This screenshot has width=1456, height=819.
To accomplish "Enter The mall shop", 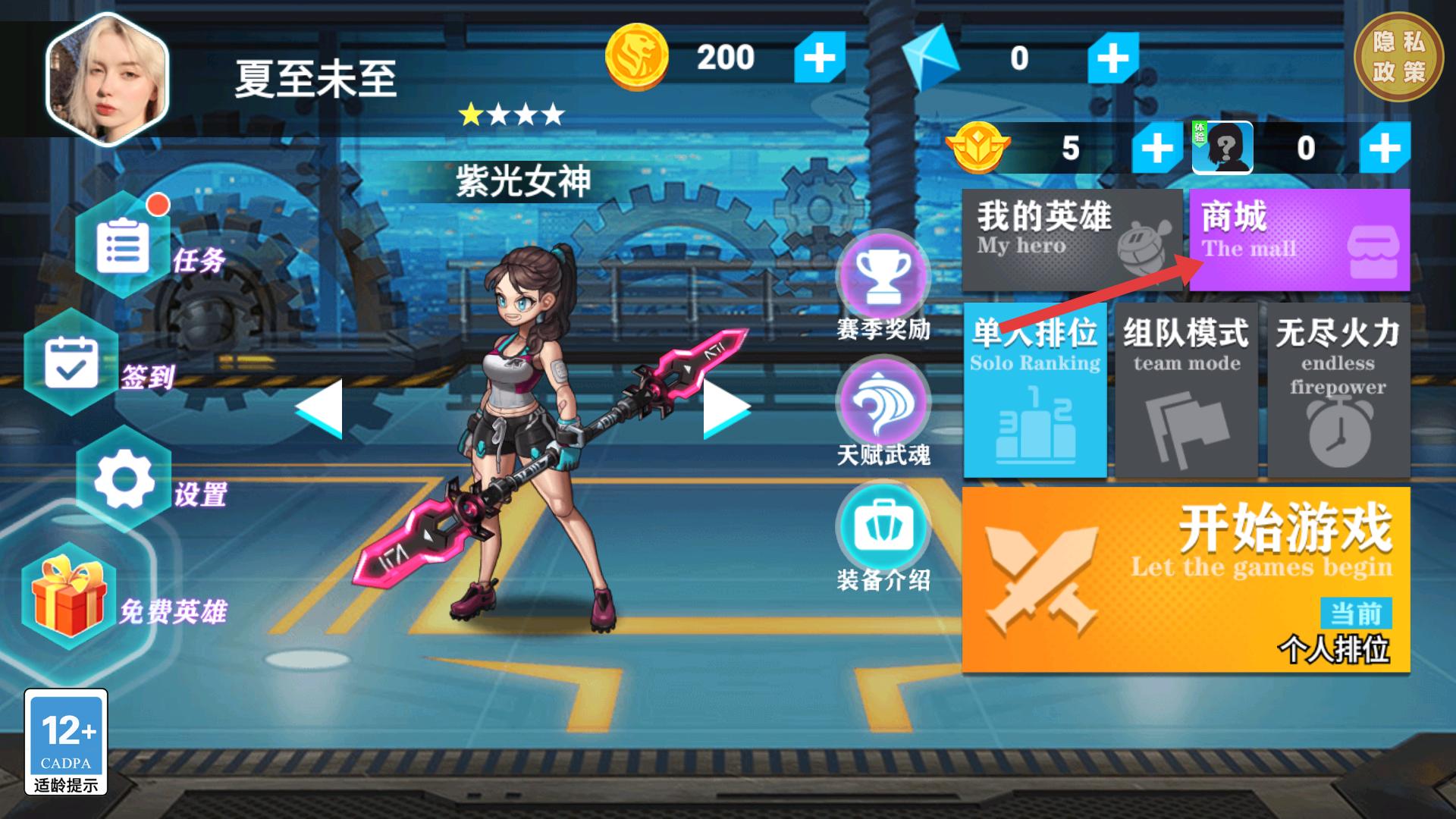I will coord(1299,240).
